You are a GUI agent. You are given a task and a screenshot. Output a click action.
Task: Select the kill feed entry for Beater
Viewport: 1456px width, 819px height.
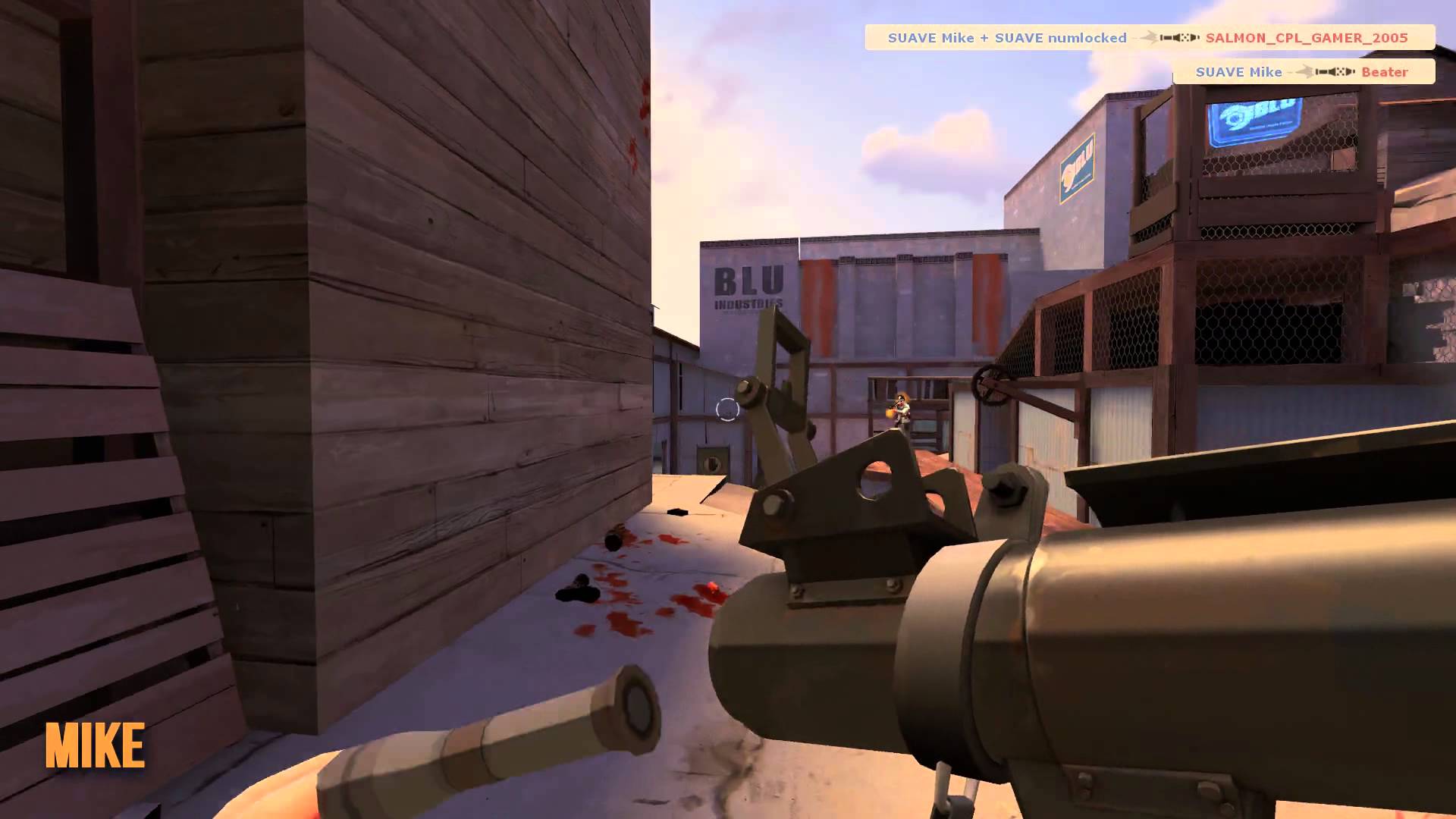[x=1303, y=72]
